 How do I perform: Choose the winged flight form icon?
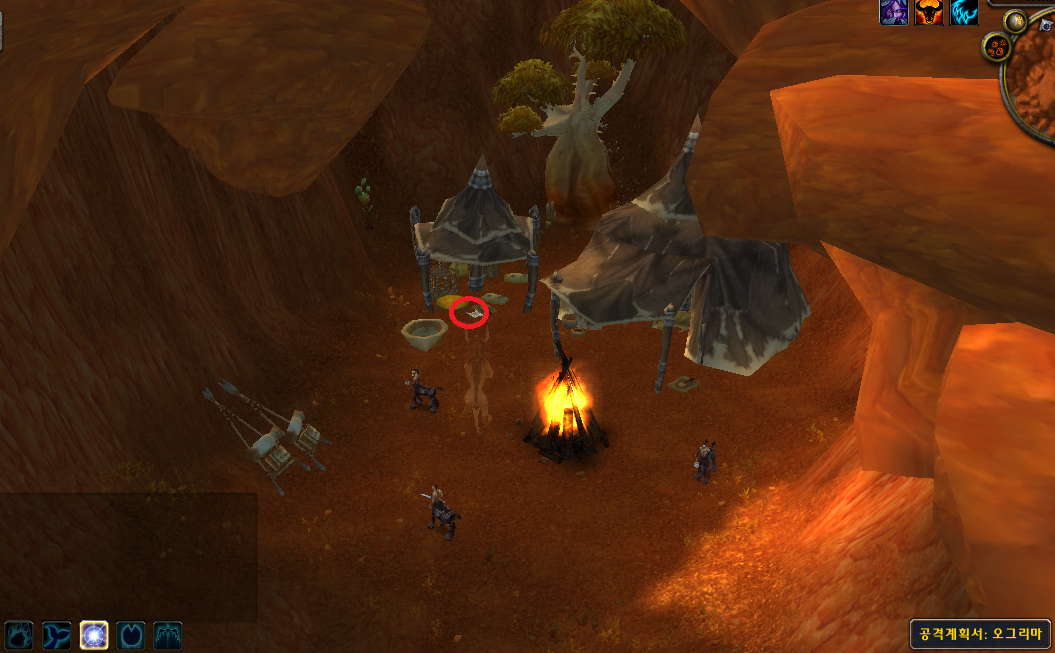pyautogui.click(x=168, y=634)
